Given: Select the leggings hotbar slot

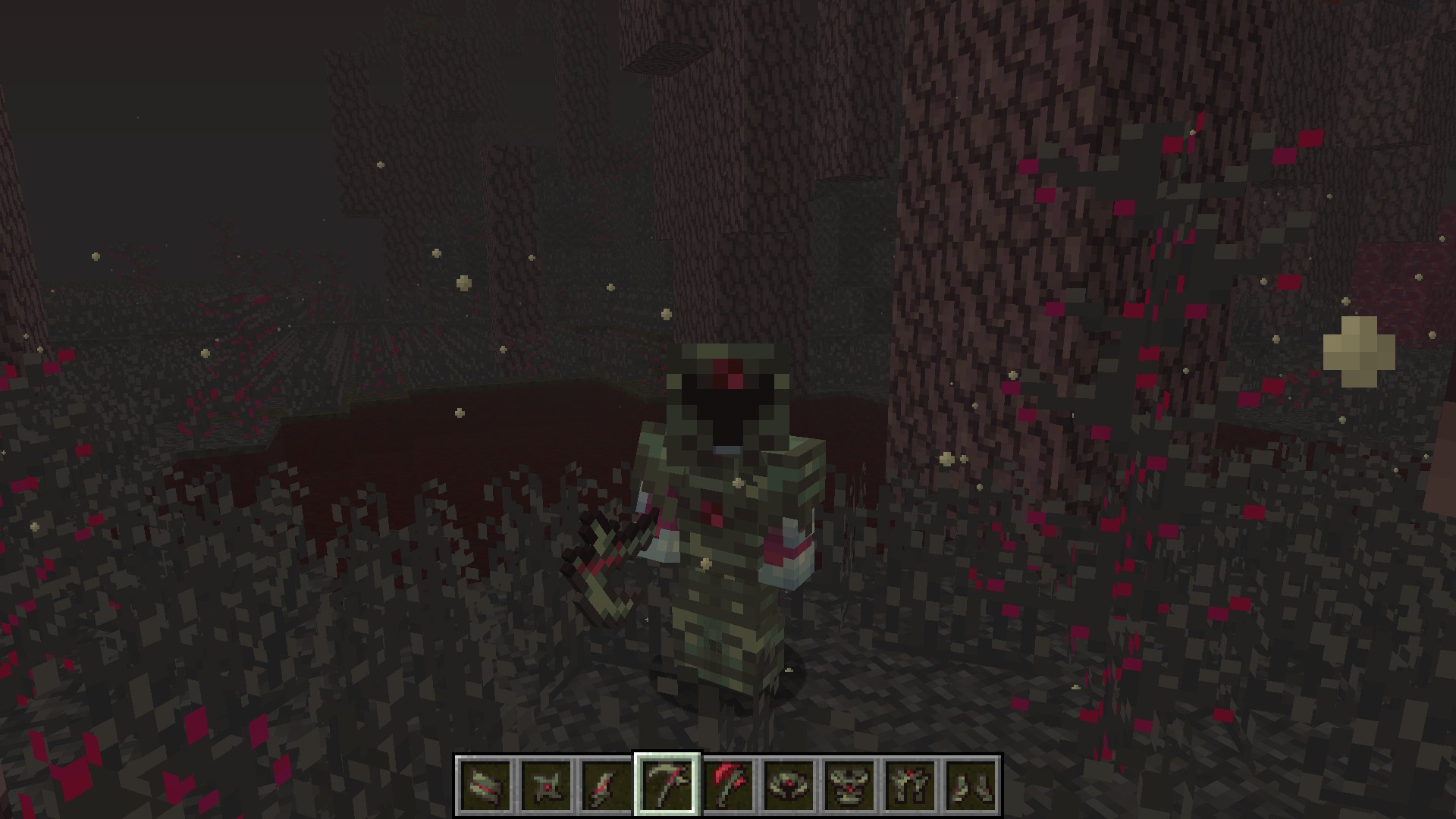Looking at the screenshot, I should click(x=910, y=784).
